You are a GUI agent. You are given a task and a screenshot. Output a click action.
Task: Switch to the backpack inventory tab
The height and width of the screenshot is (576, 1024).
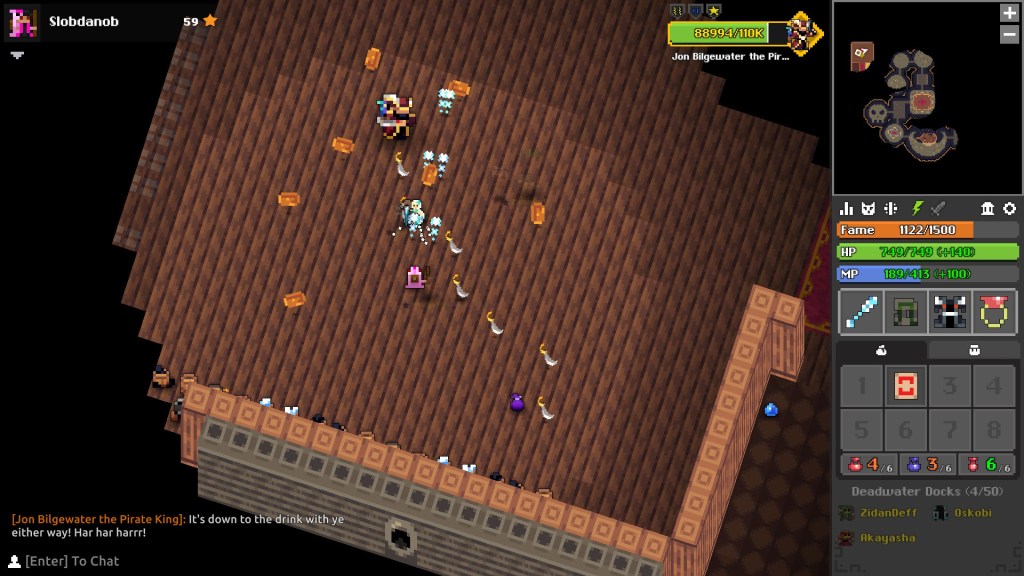pyautogui.click(x=974, y=350)
